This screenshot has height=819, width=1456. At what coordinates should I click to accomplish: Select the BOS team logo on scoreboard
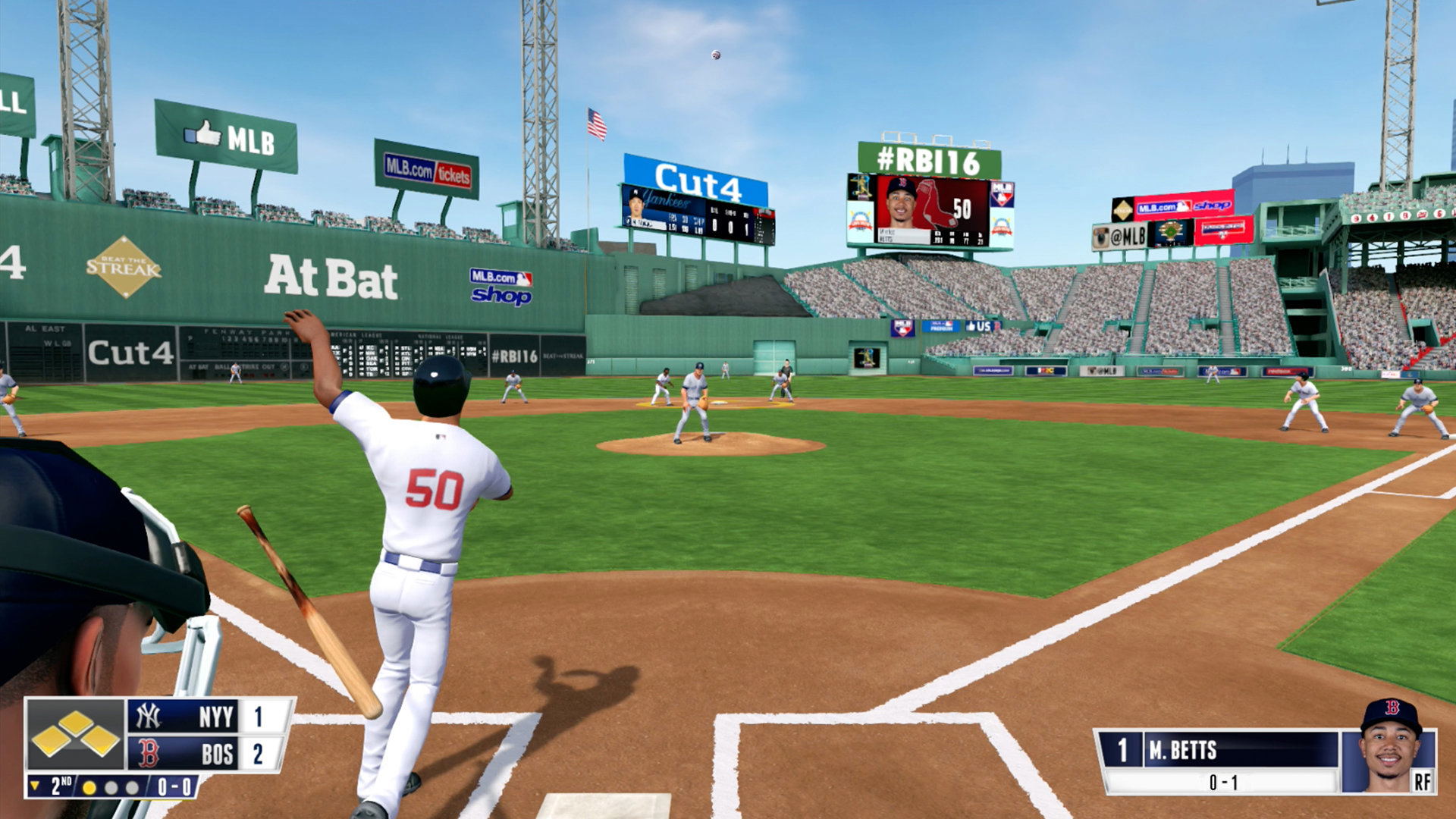[x=149, y=754]
